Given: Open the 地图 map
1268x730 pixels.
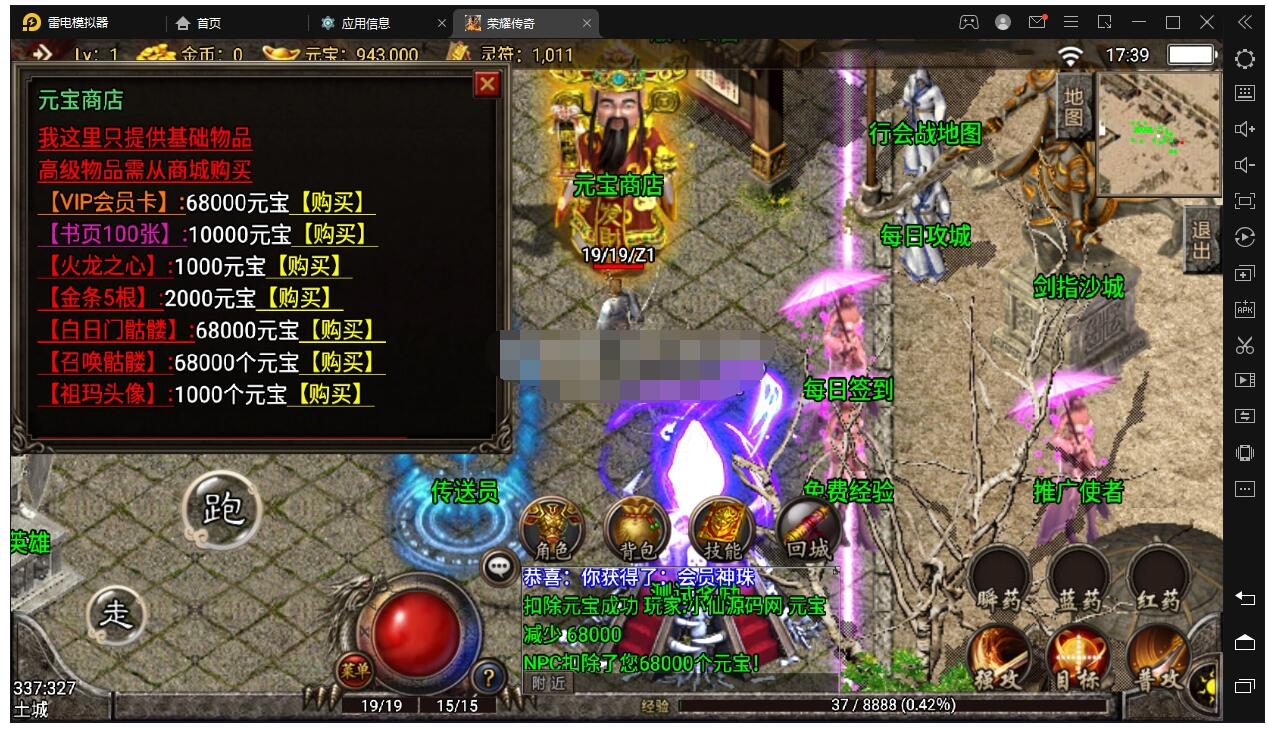Looking at the screenshot, I should point(1073,106).
